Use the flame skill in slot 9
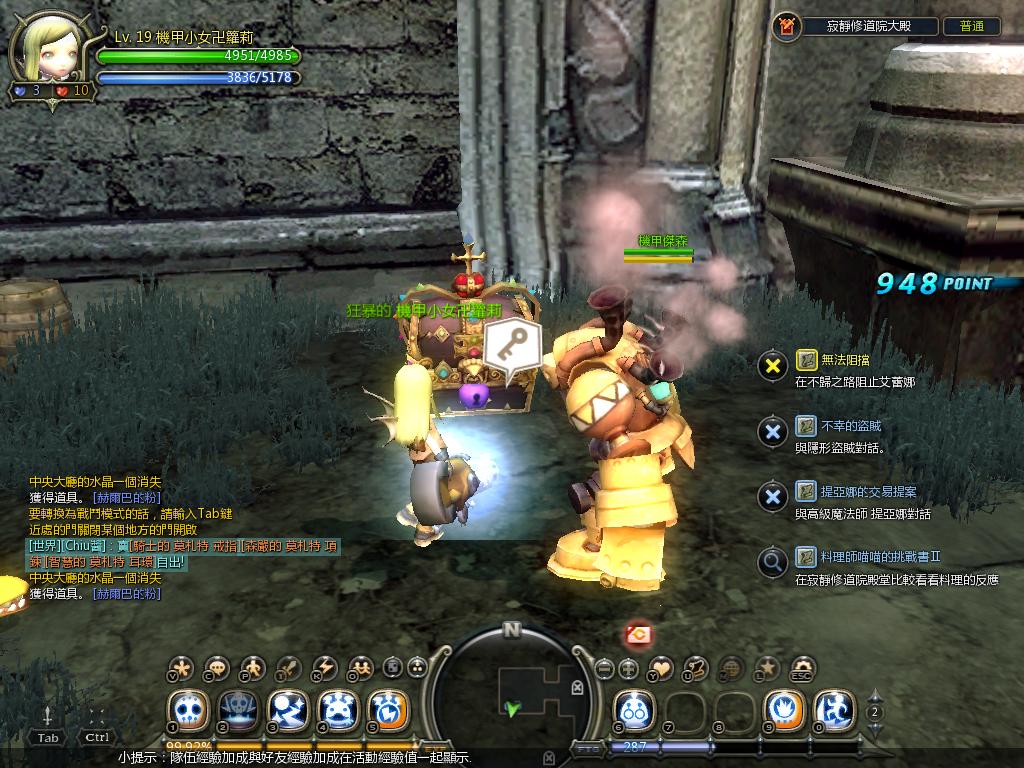The height and width of the screenshot is (768, 1024). pyautogui.click(x=783, y=711)
